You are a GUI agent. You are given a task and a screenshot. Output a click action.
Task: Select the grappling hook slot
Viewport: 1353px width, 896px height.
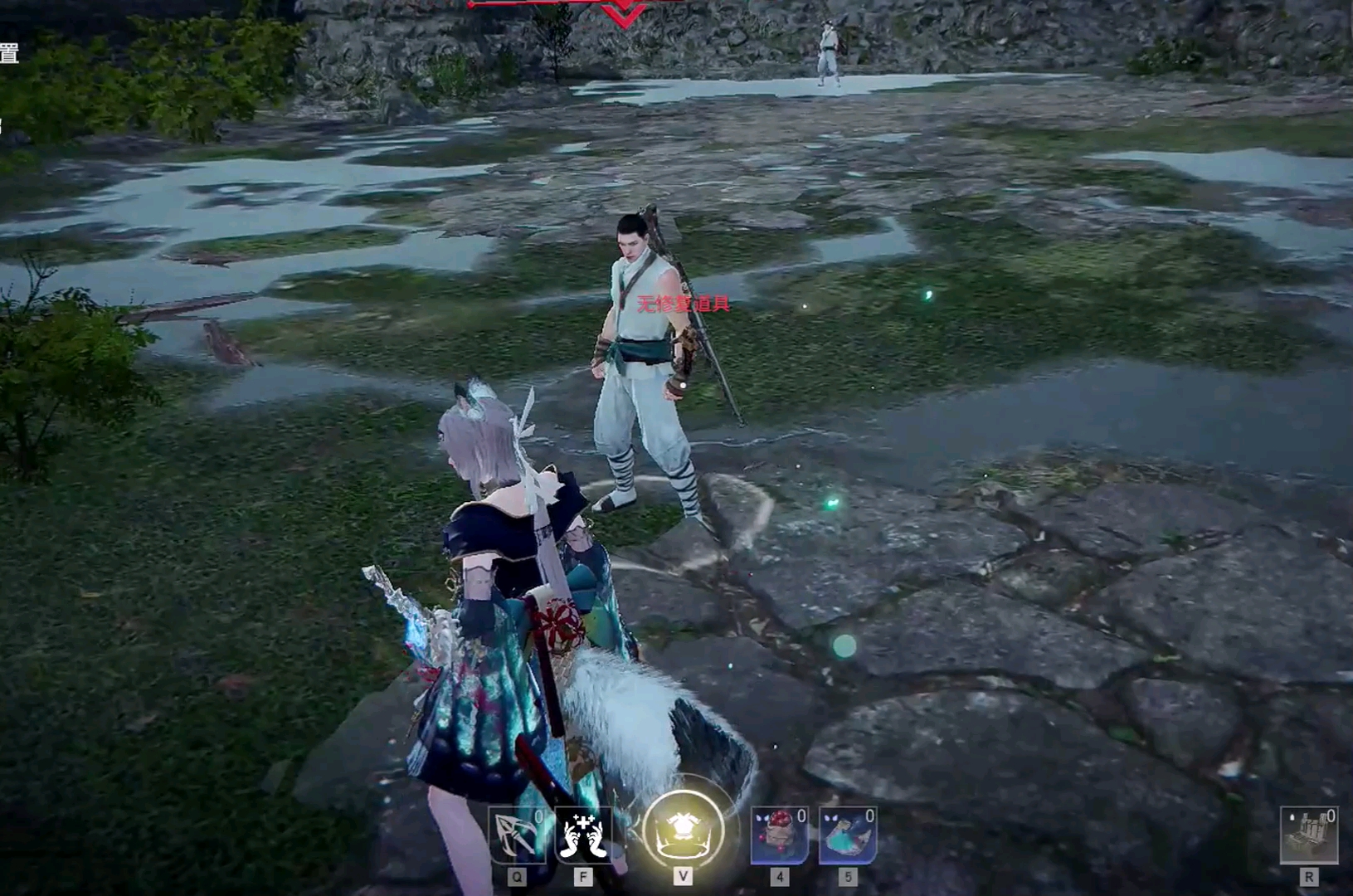coord(516,835)
